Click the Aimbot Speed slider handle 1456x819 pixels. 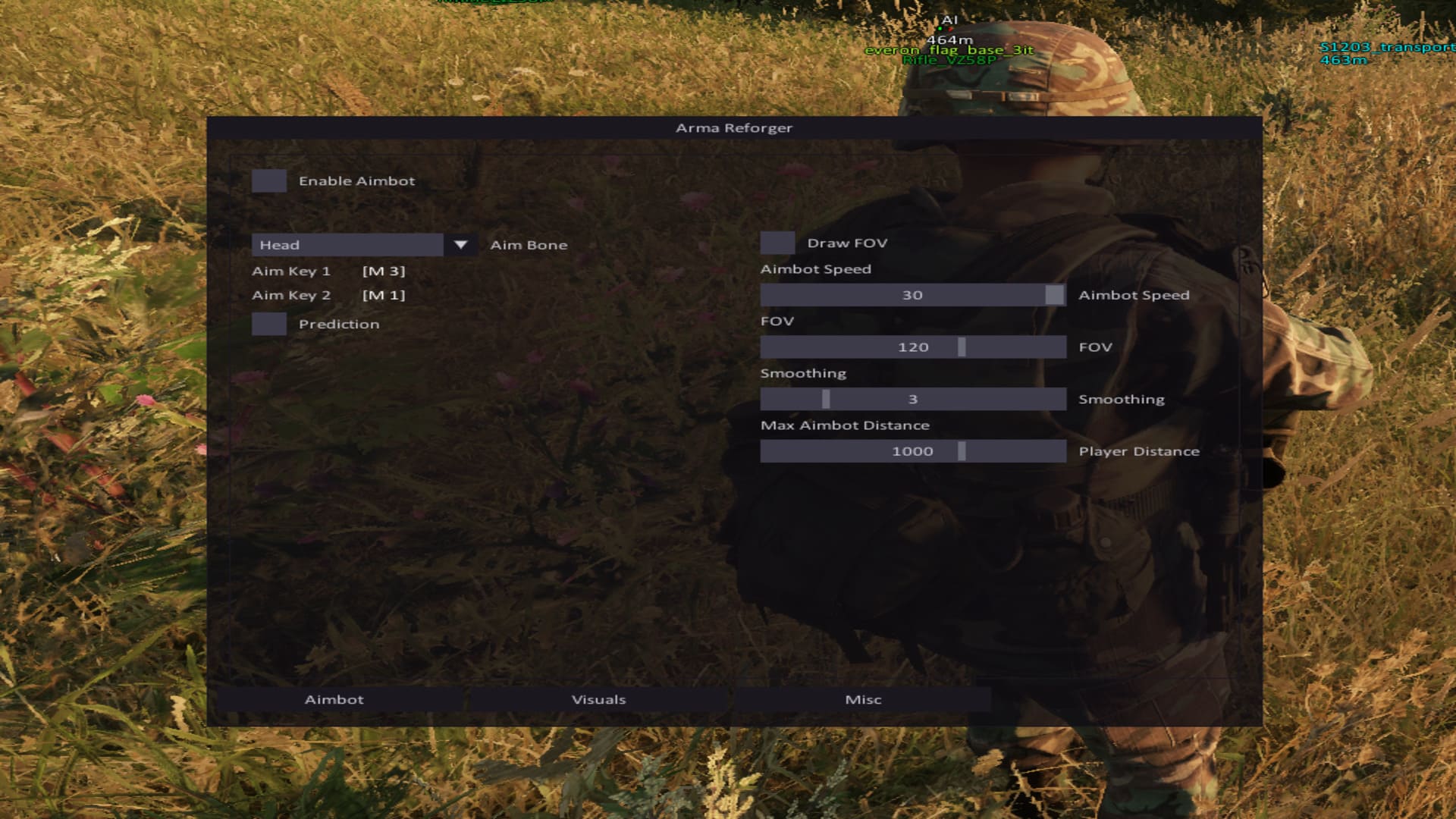(x=1053, y=294)
